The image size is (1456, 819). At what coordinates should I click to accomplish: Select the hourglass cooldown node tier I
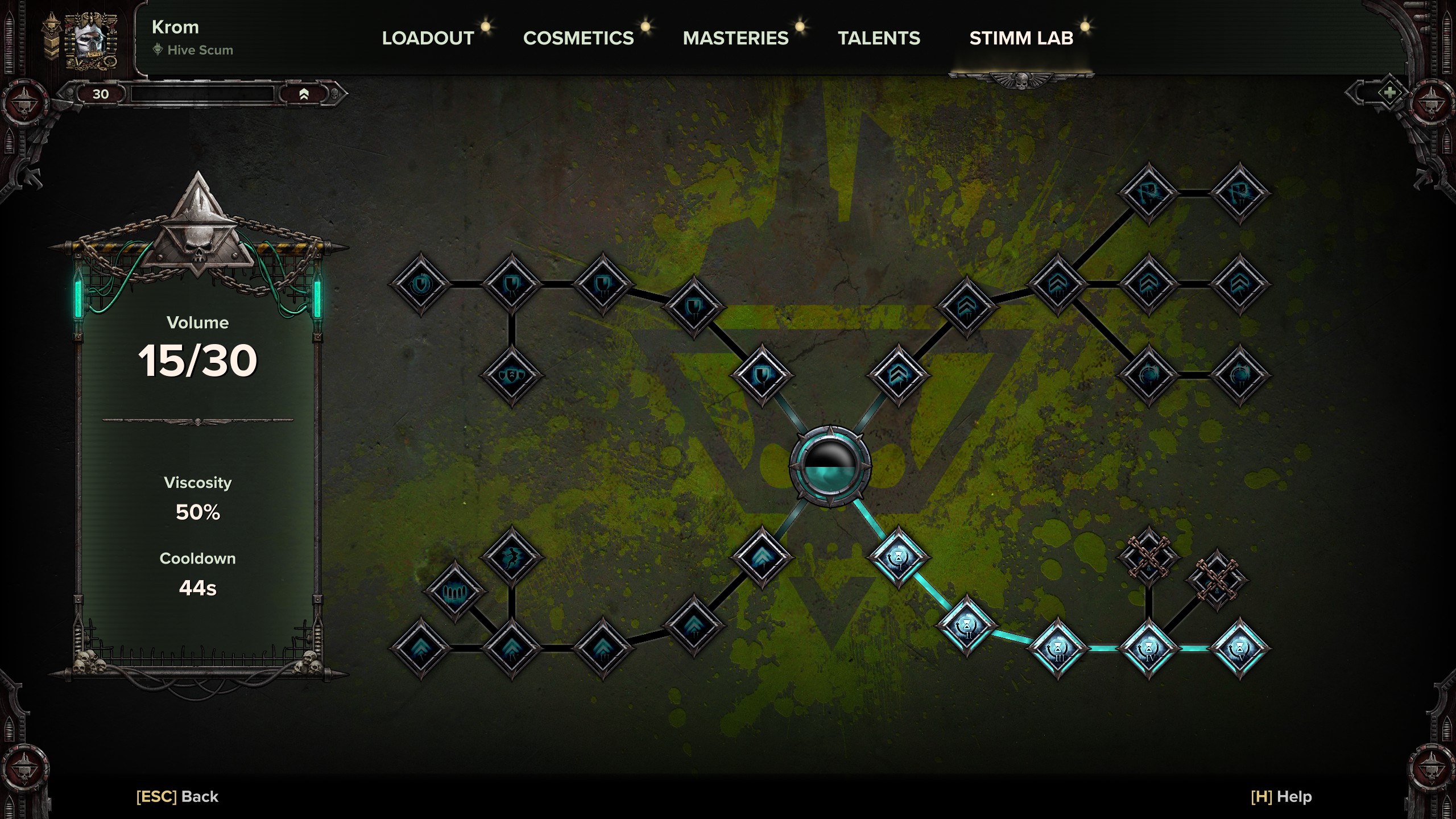click(899, 557)
